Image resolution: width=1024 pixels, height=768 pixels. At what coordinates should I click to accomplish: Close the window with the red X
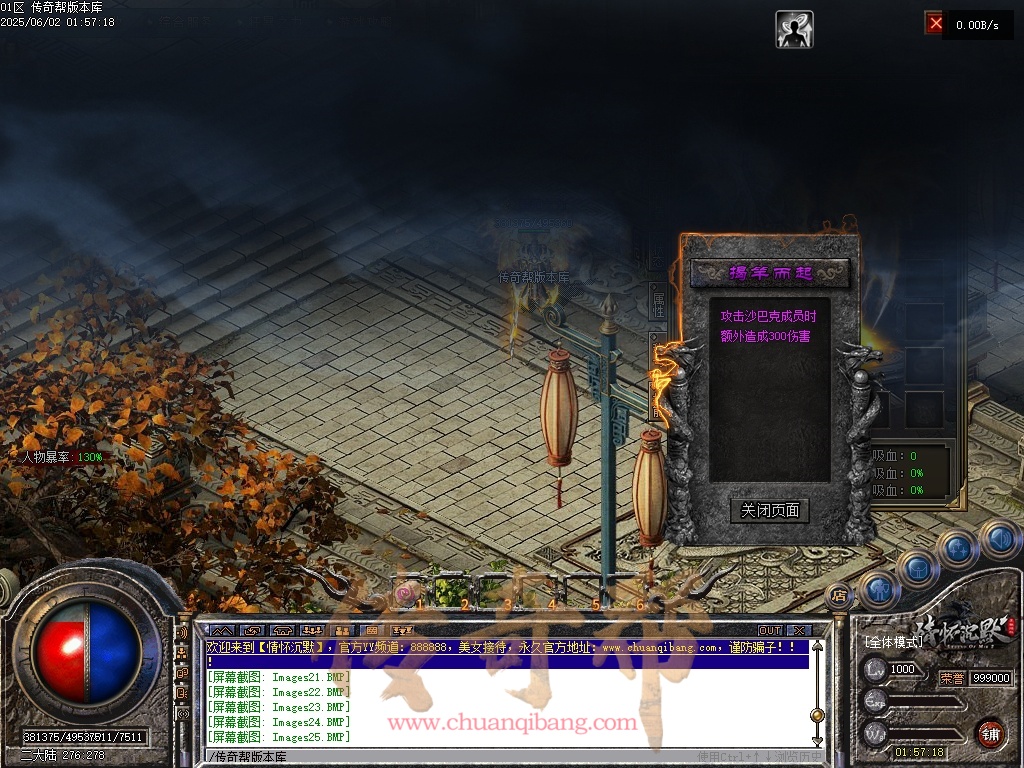point(935,23)
